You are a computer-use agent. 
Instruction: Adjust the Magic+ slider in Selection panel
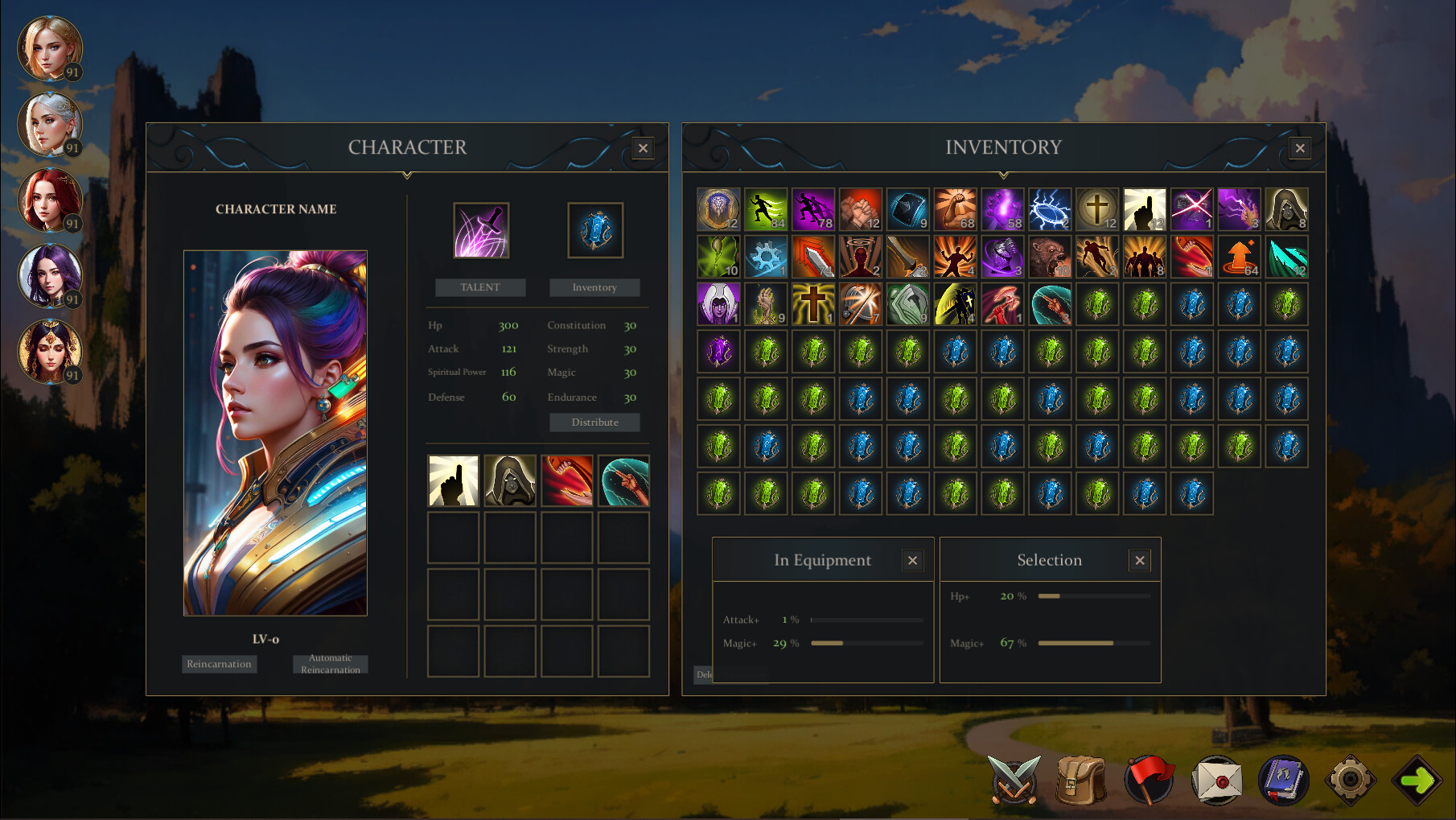[x=1094, y=643]
